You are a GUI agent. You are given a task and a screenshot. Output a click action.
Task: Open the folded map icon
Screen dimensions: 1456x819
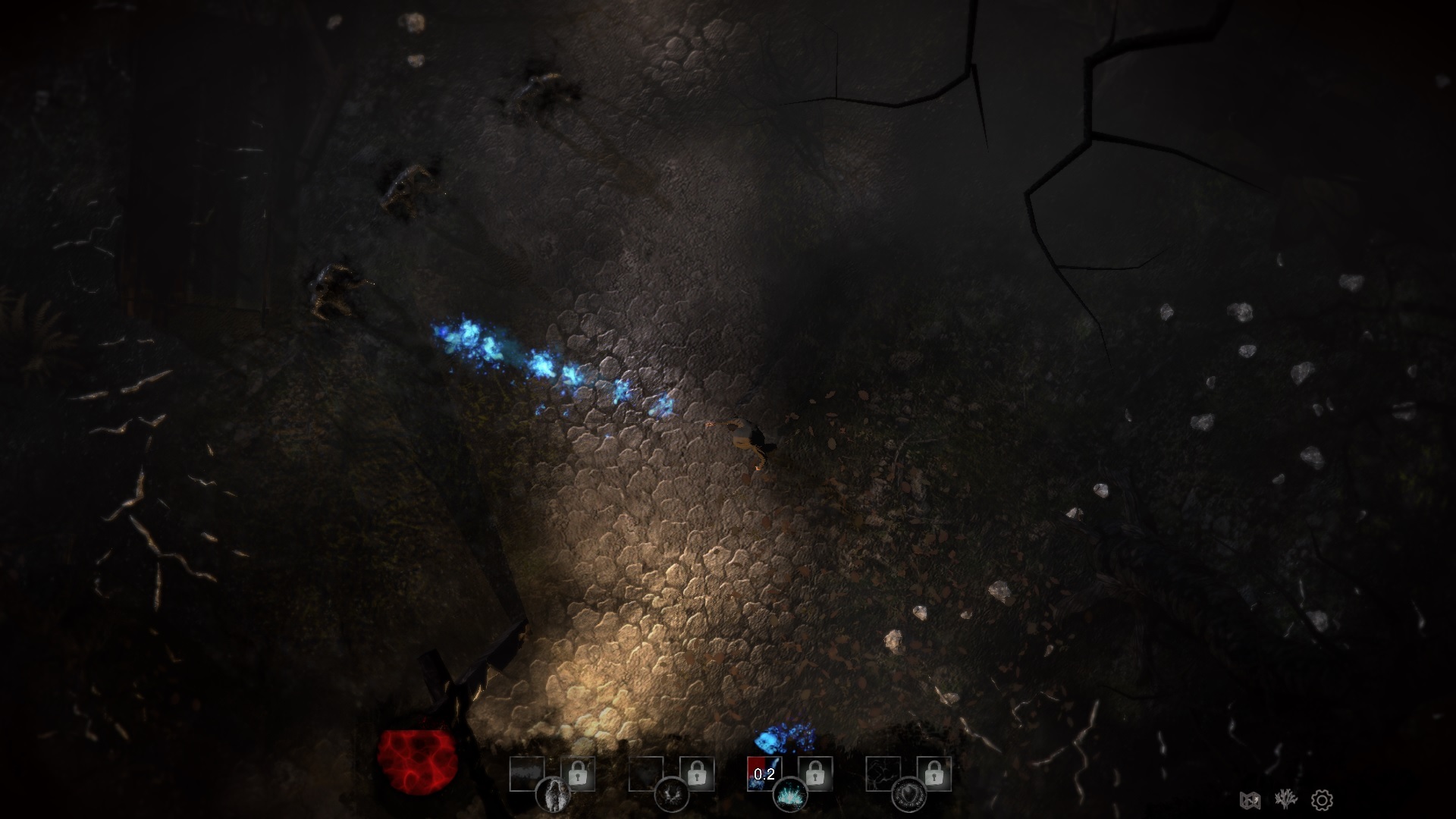1250,800
